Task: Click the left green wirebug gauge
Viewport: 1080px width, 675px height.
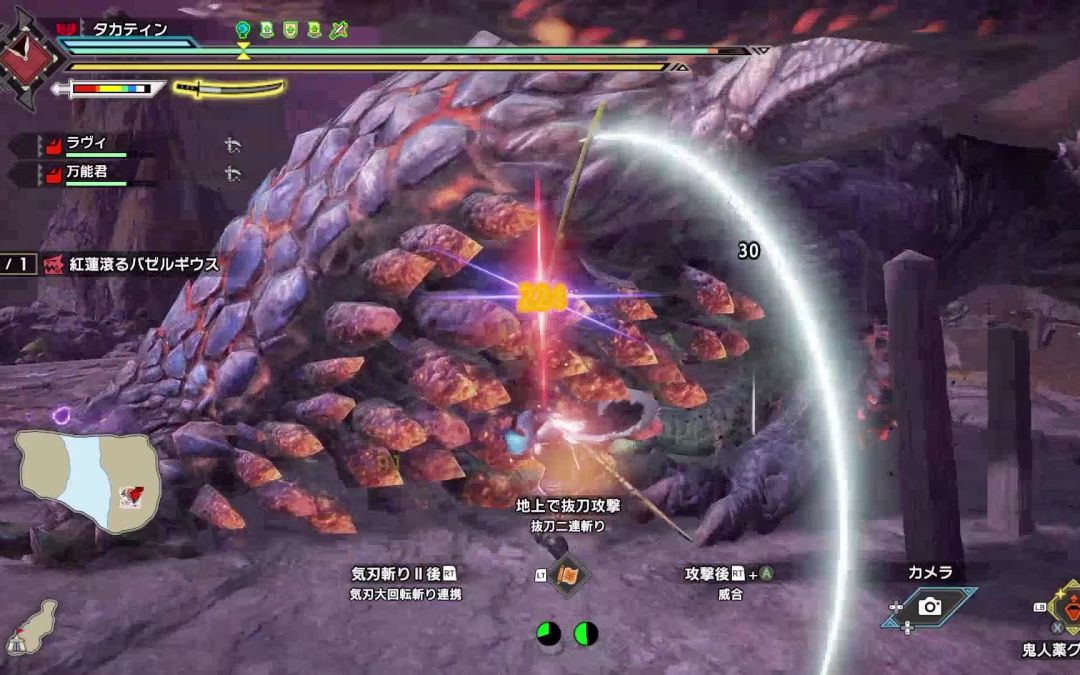Action: point(548,634)
